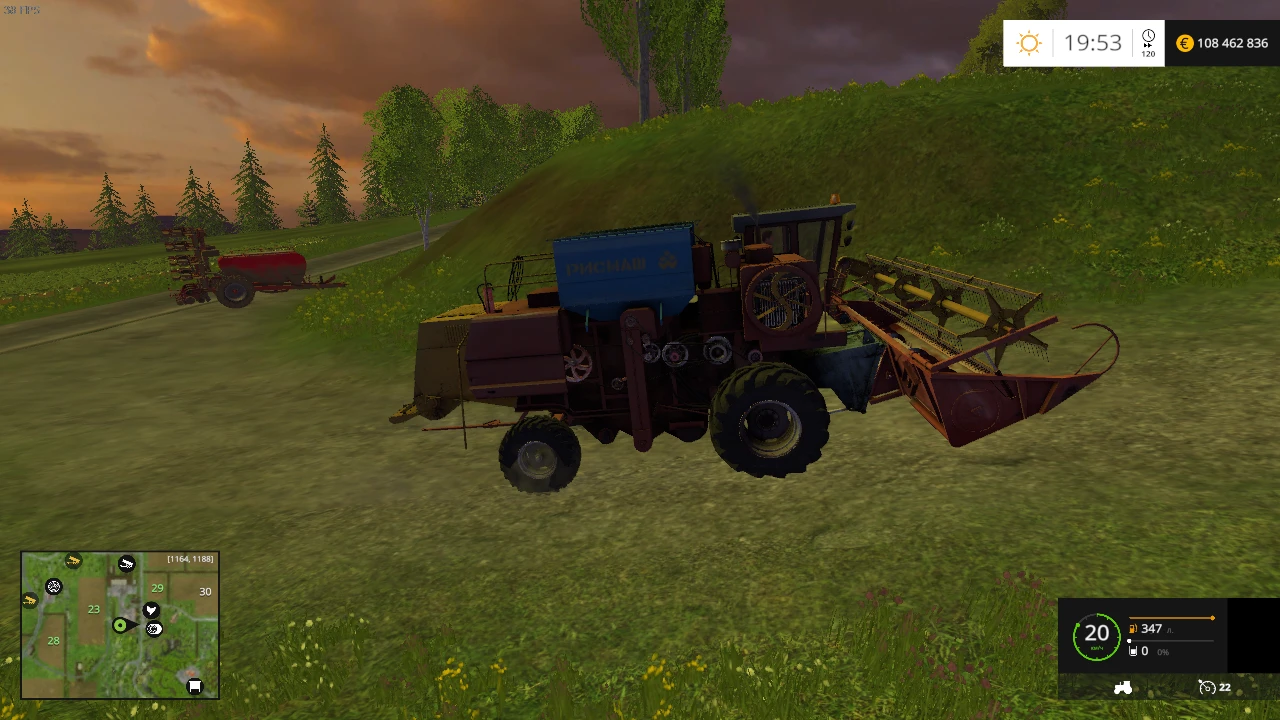Select the clock icon near the time display
Viewport: 1280px width, 720px height.
click(1147, 36)
